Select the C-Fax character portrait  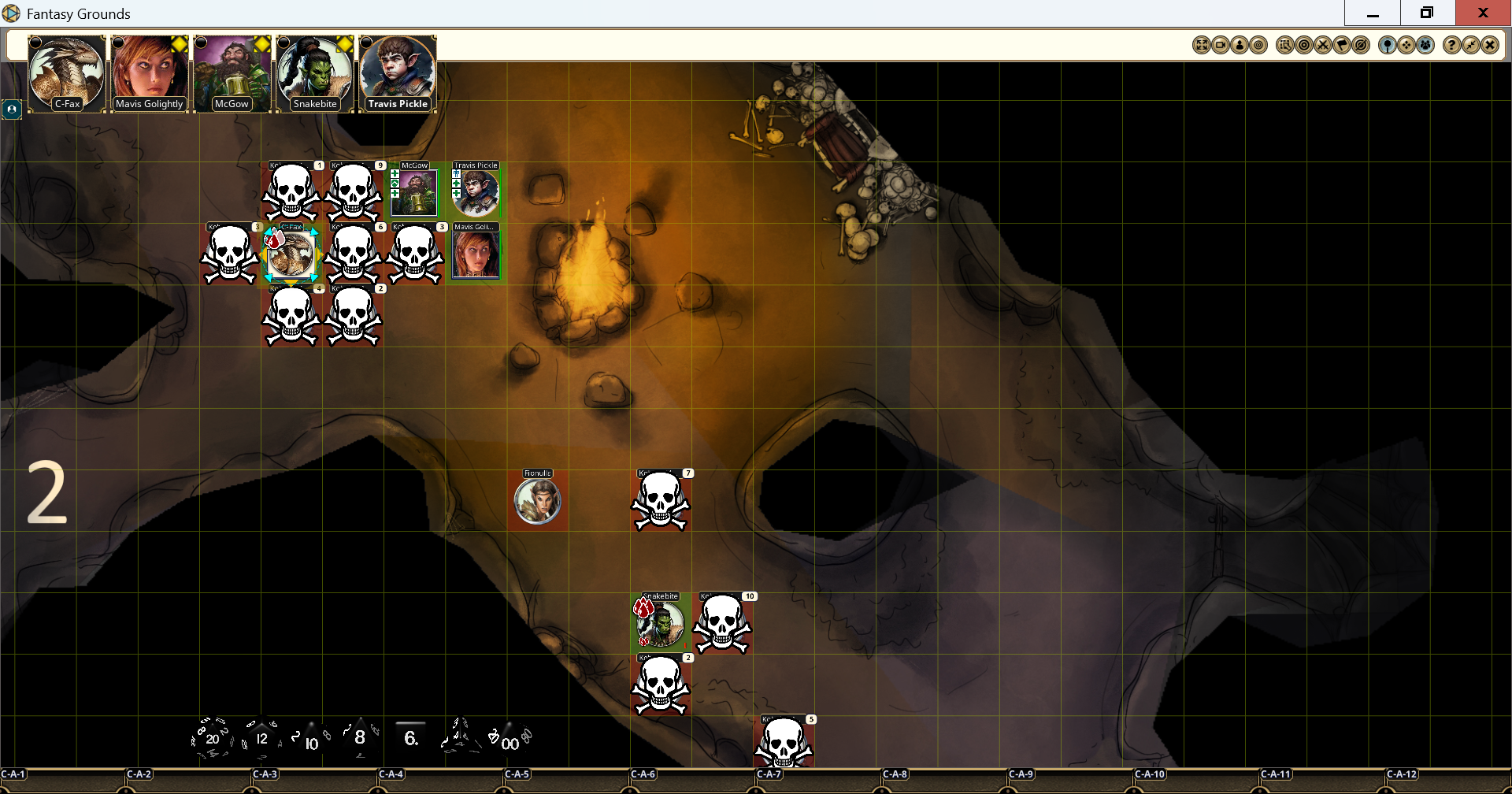tap(67, 74)
